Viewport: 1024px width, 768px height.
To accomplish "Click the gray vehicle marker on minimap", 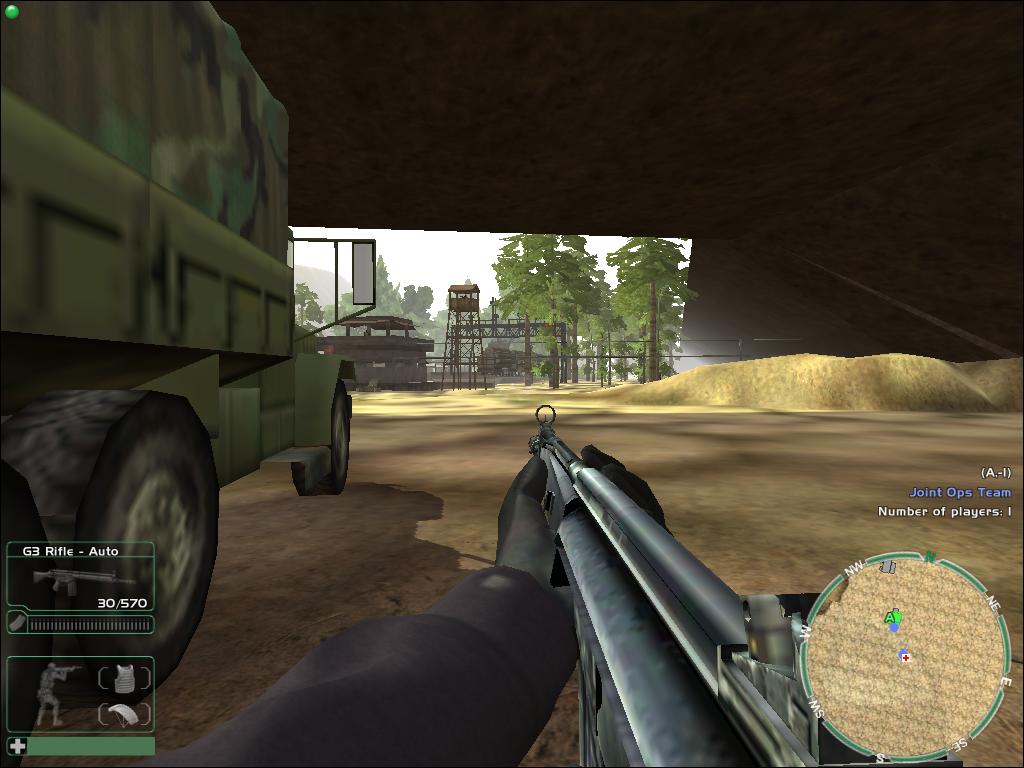I will click(x=887, y=568).
